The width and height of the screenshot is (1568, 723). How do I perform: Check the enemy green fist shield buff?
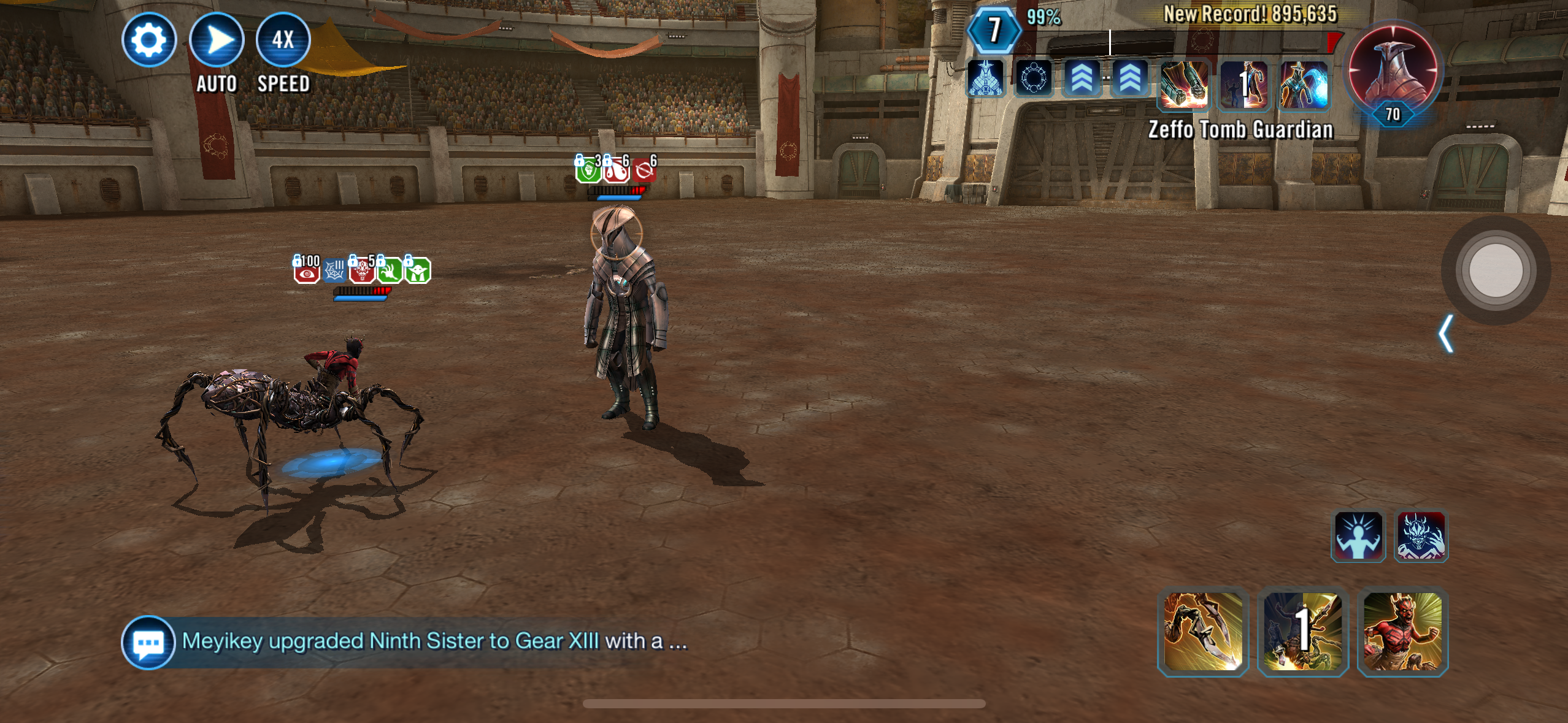588,169
